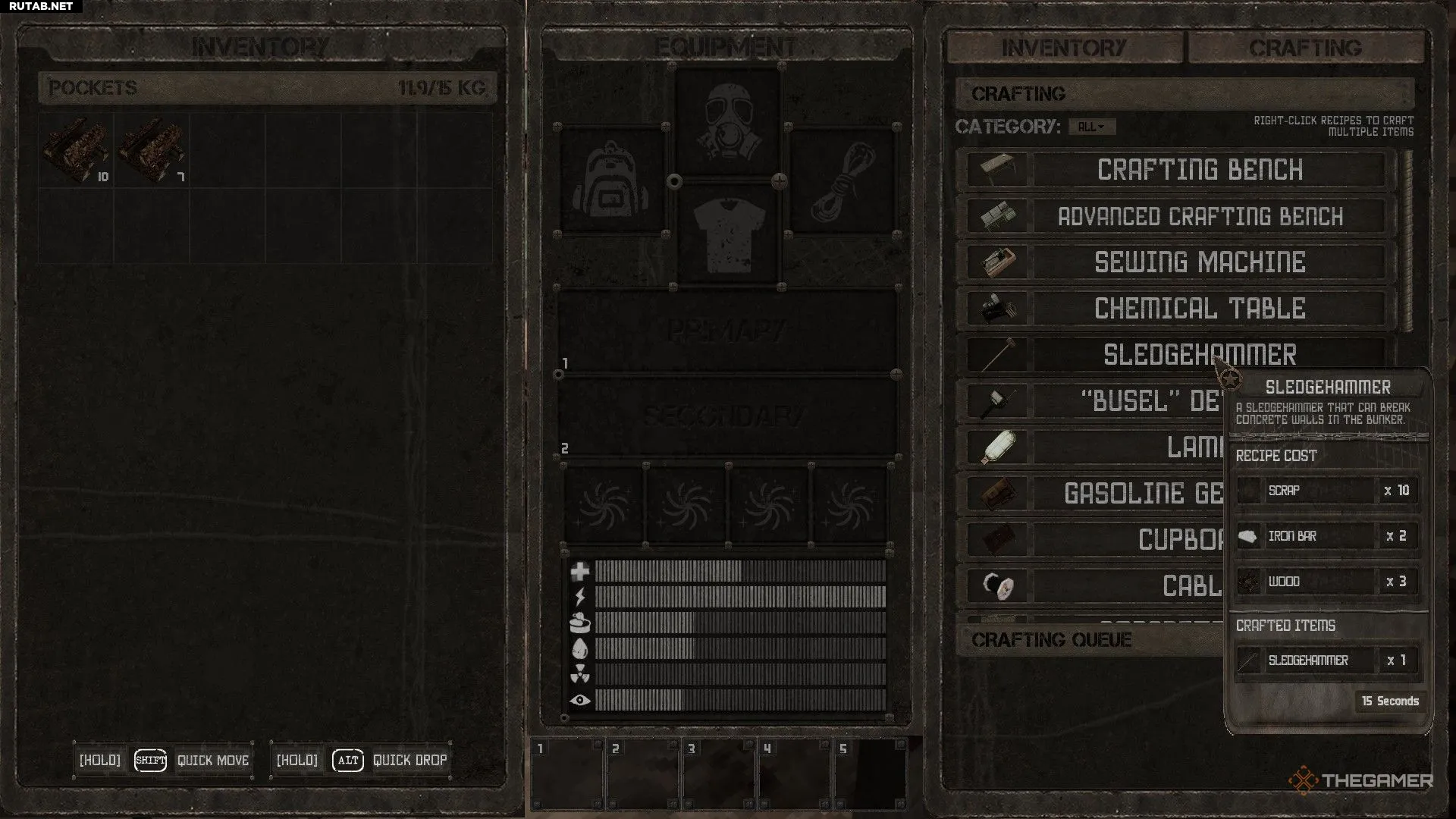The width and height of the screenshot is (1456, 819).
Task: Select the shirt clothing slot
Action: pyautogui.click(x=727, y=234)
